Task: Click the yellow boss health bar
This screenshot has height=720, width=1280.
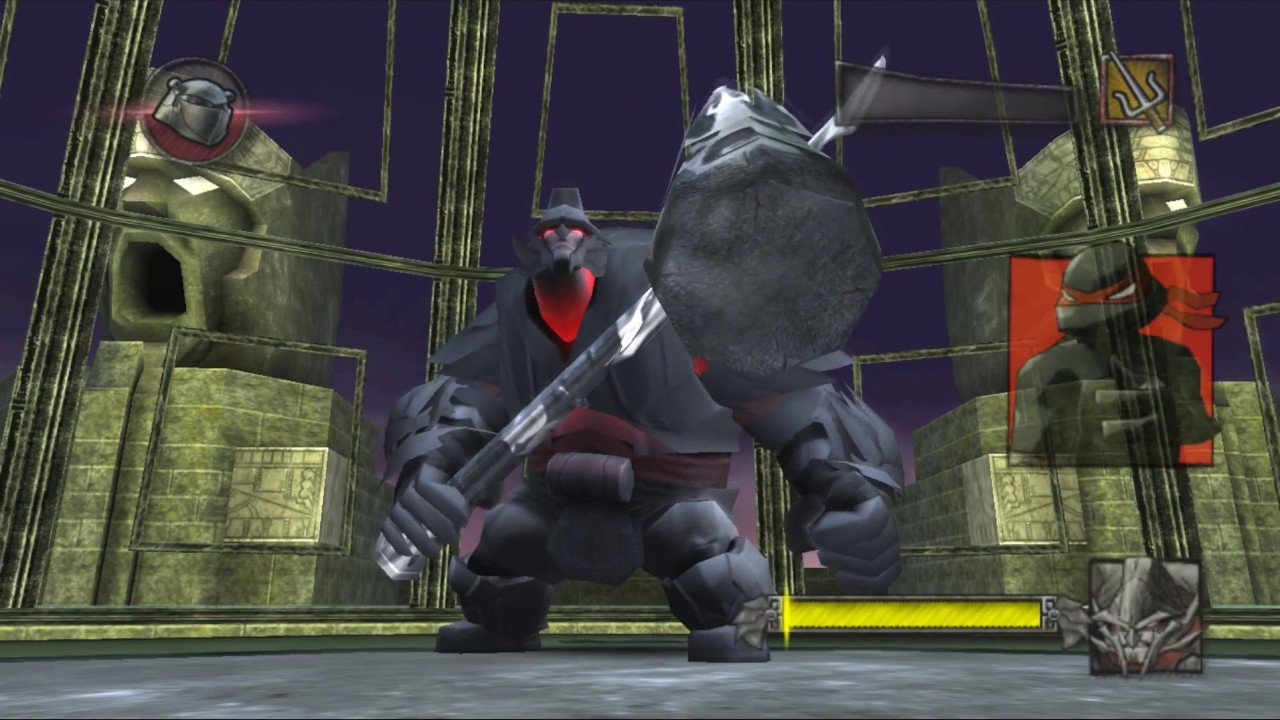Action: click(x=915, y=613)
